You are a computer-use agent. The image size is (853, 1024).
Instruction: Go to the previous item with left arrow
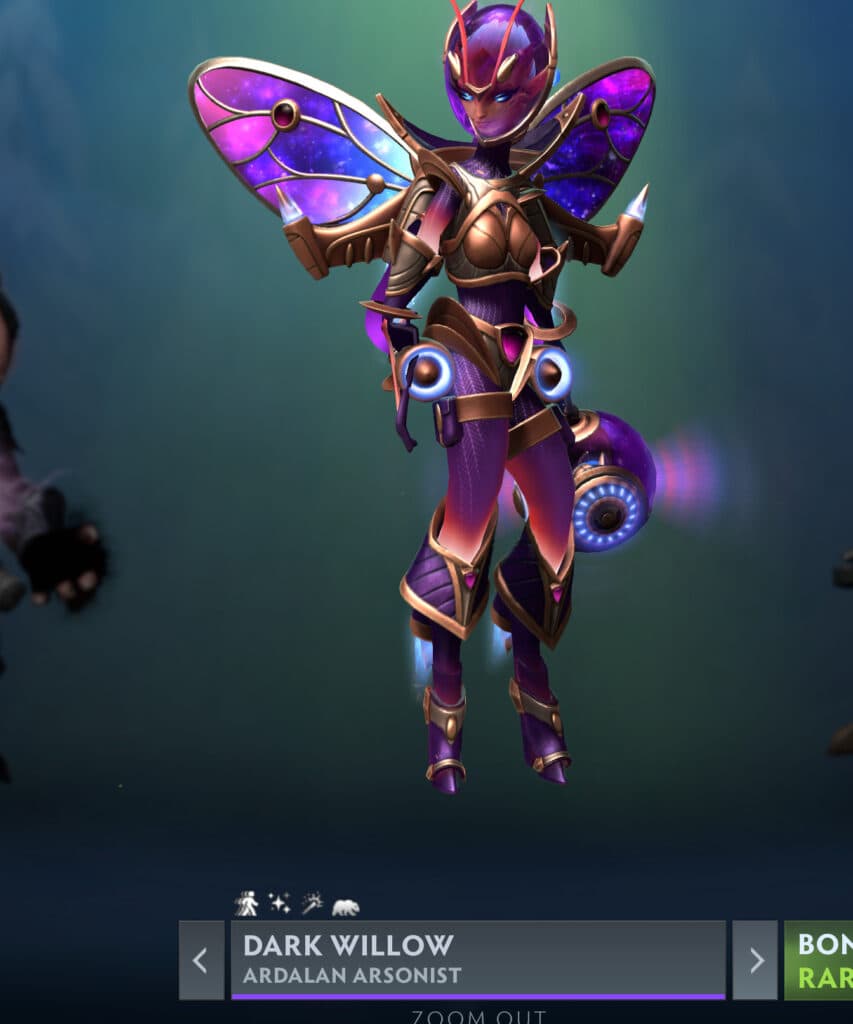(x=201, y=960)
